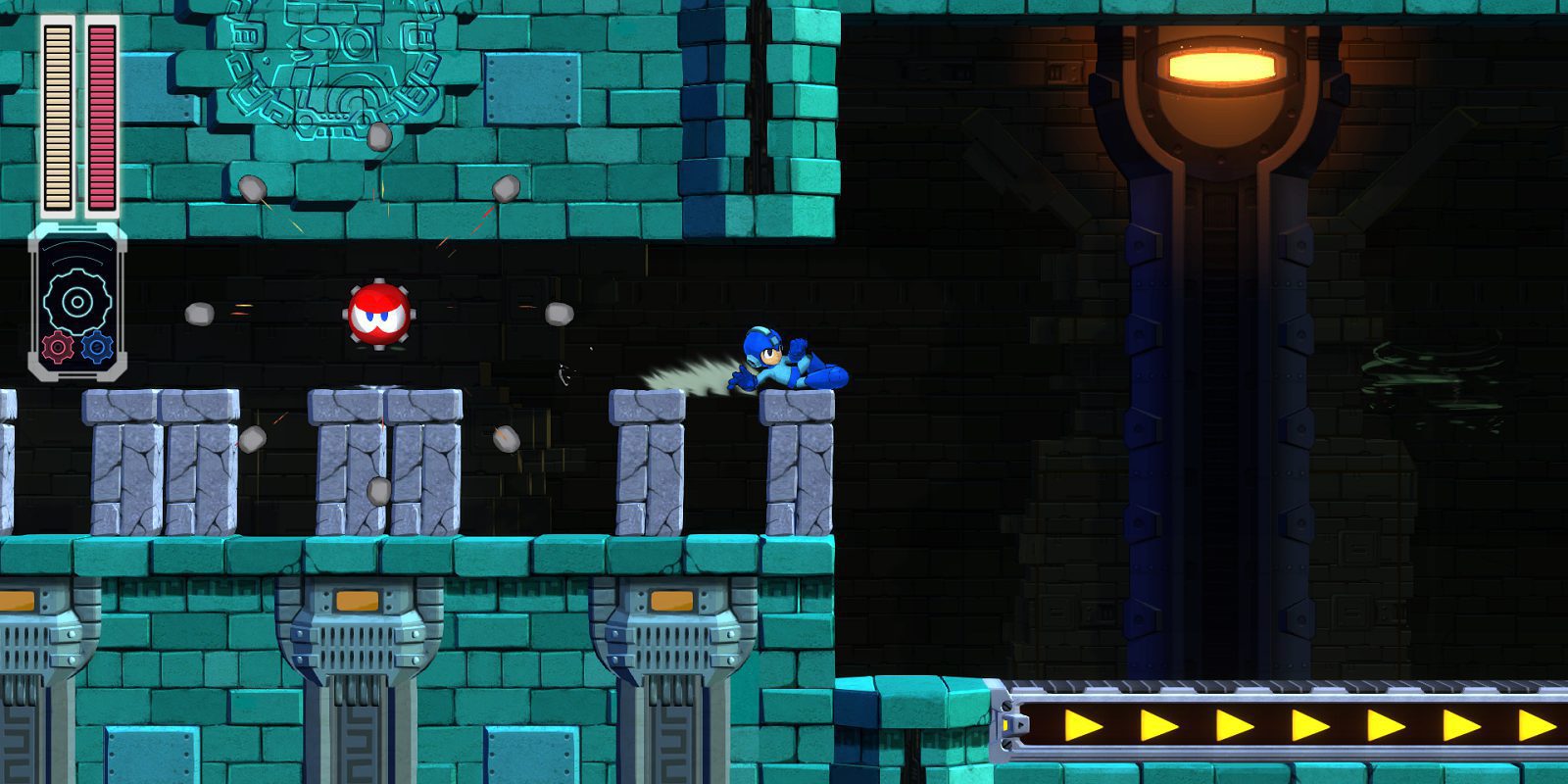Click the carved Aztec face emblem on wall
The image size is (1568, 784).
pyautogui.click(x=323, y=73)
